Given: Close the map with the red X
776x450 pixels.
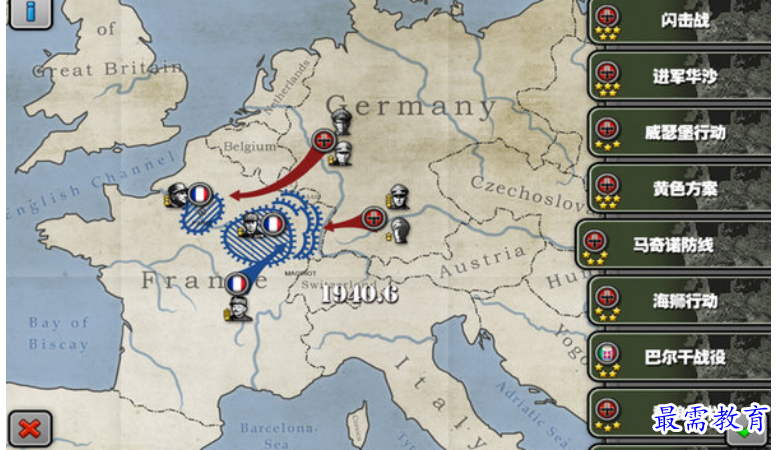Looking at the screenshot, I should coord(29,428).
